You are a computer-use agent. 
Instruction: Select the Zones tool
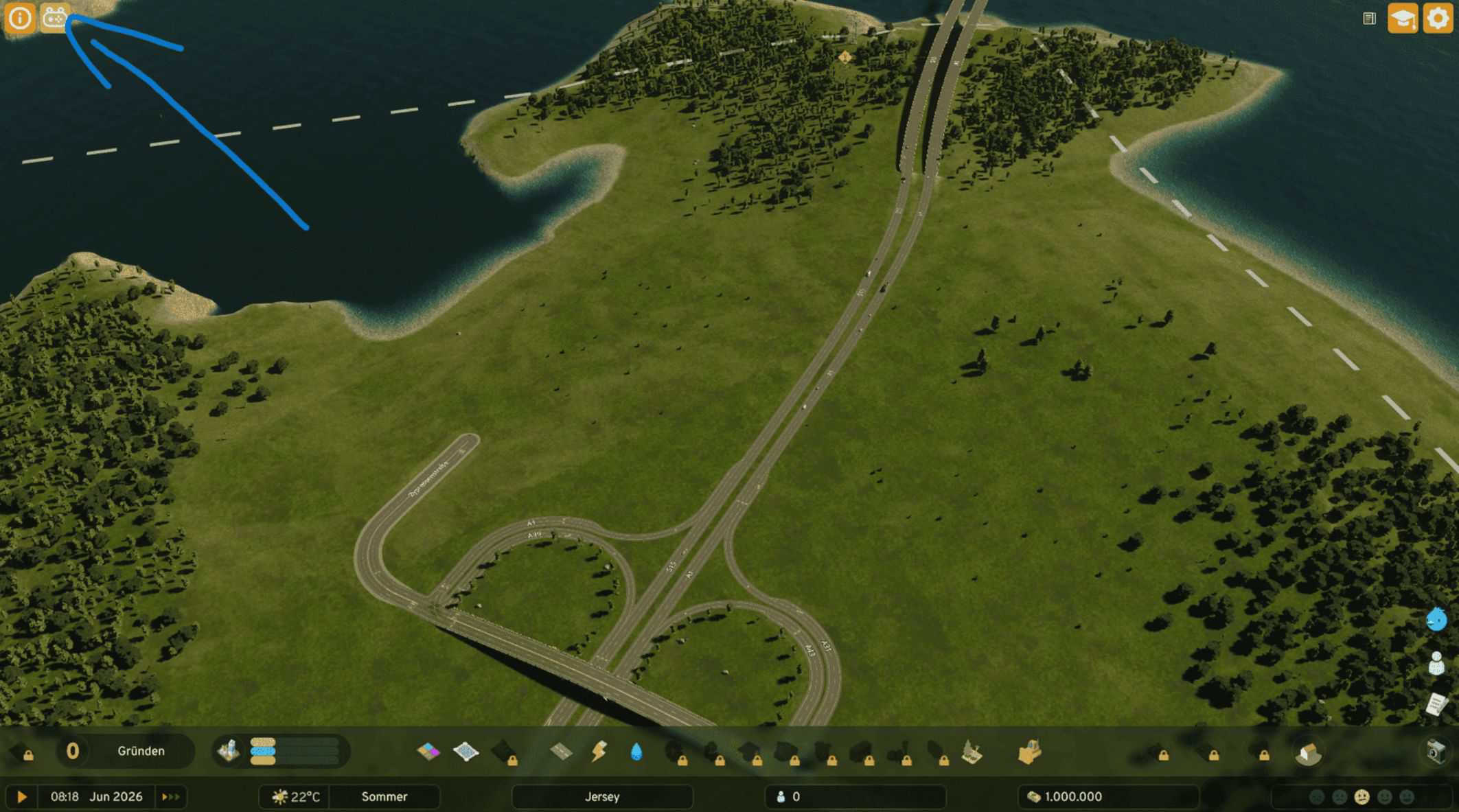[x=428, y=752]
